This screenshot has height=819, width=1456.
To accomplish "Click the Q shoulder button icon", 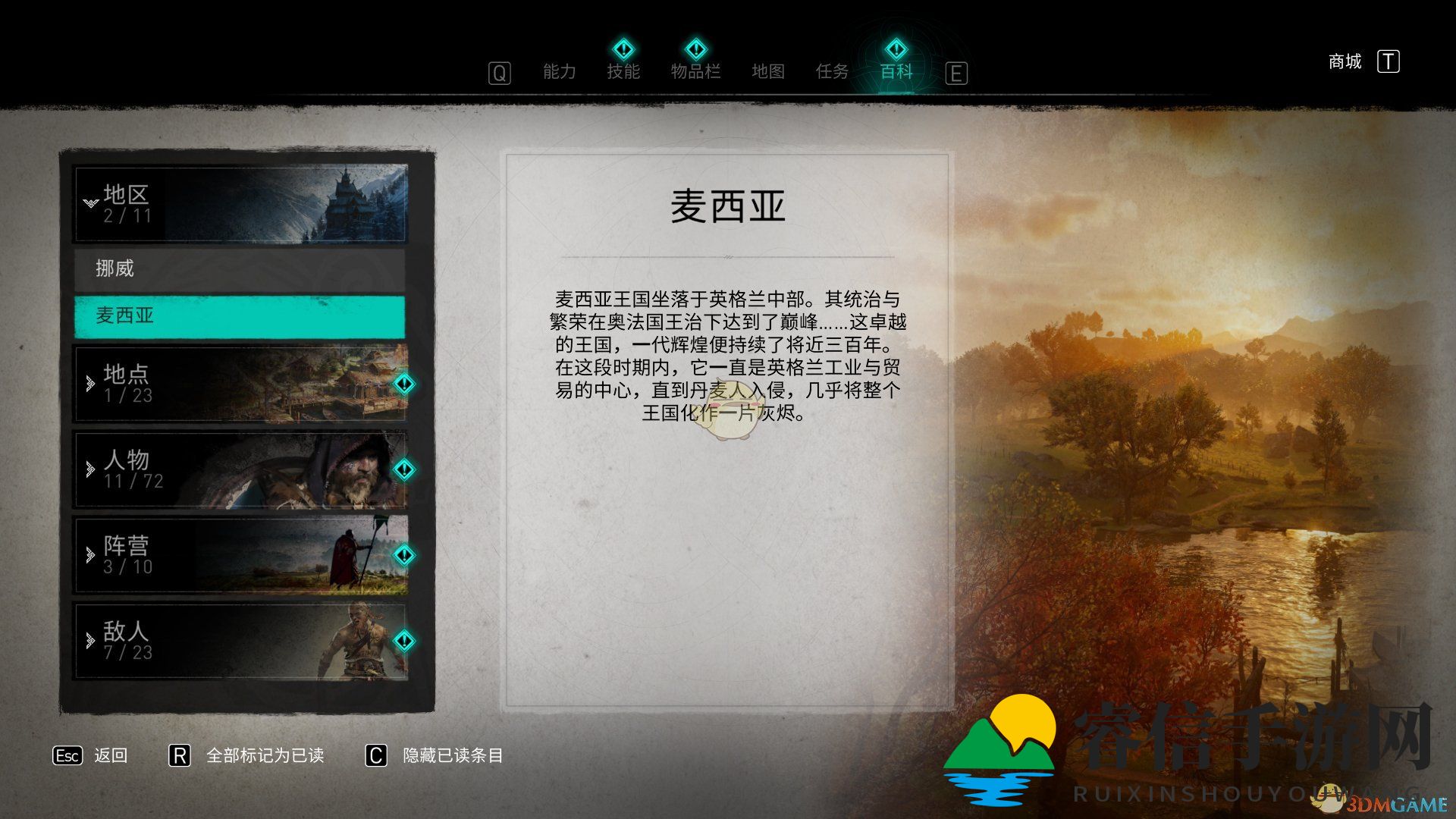I will (x=498, y=73).
